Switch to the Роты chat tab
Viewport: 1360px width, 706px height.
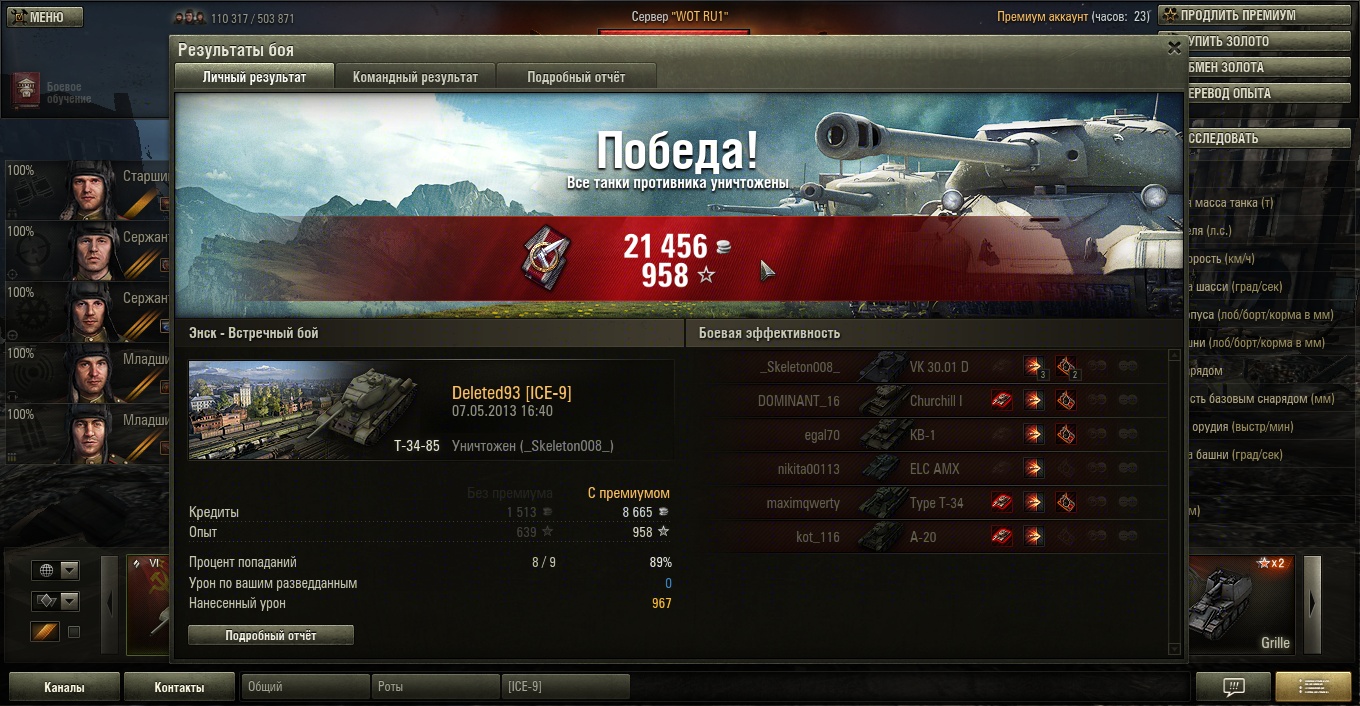click(x=435, y=687)
